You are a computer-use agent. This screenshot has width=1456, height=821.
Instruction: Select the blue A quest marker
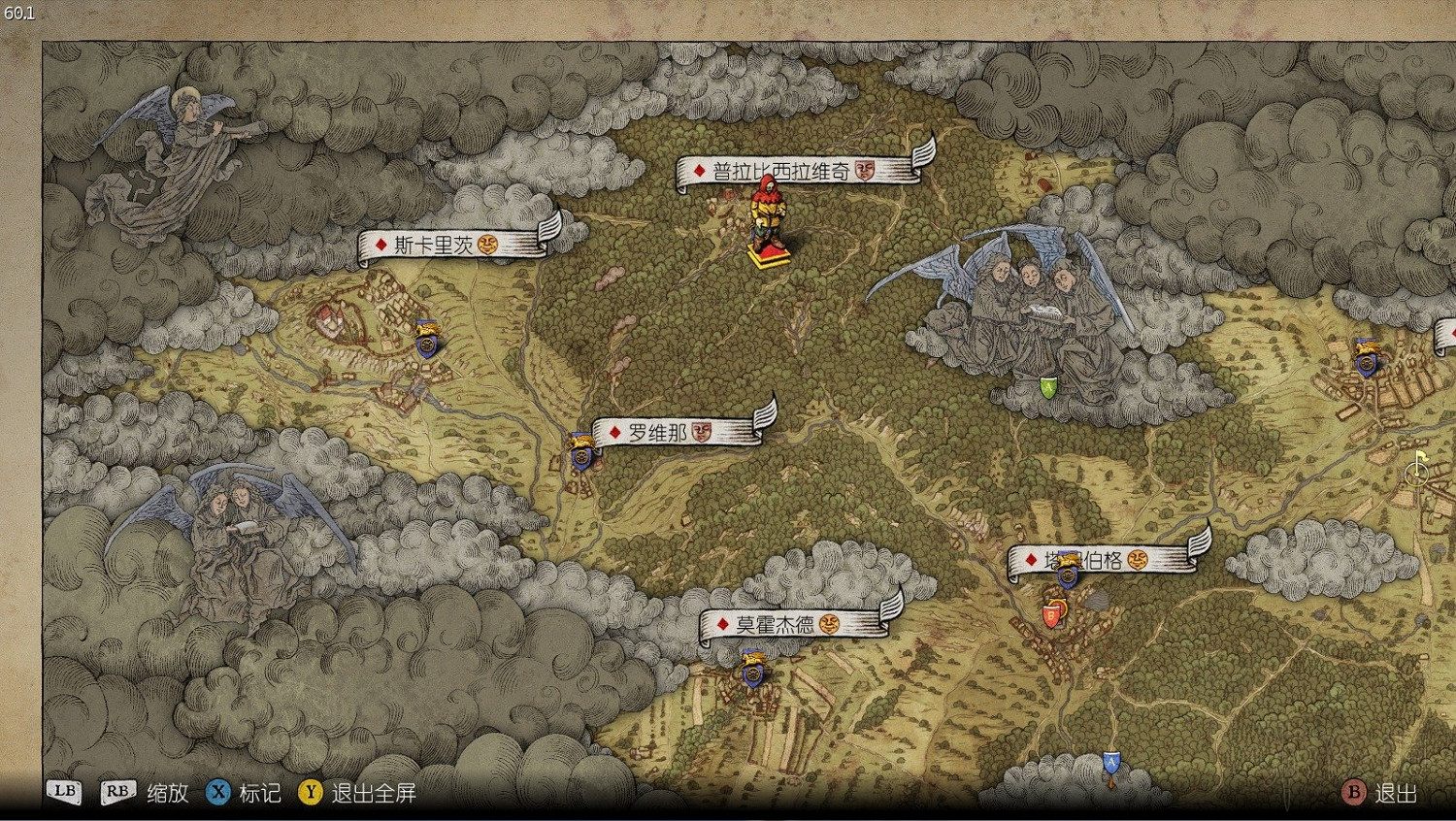[1112, 764]
